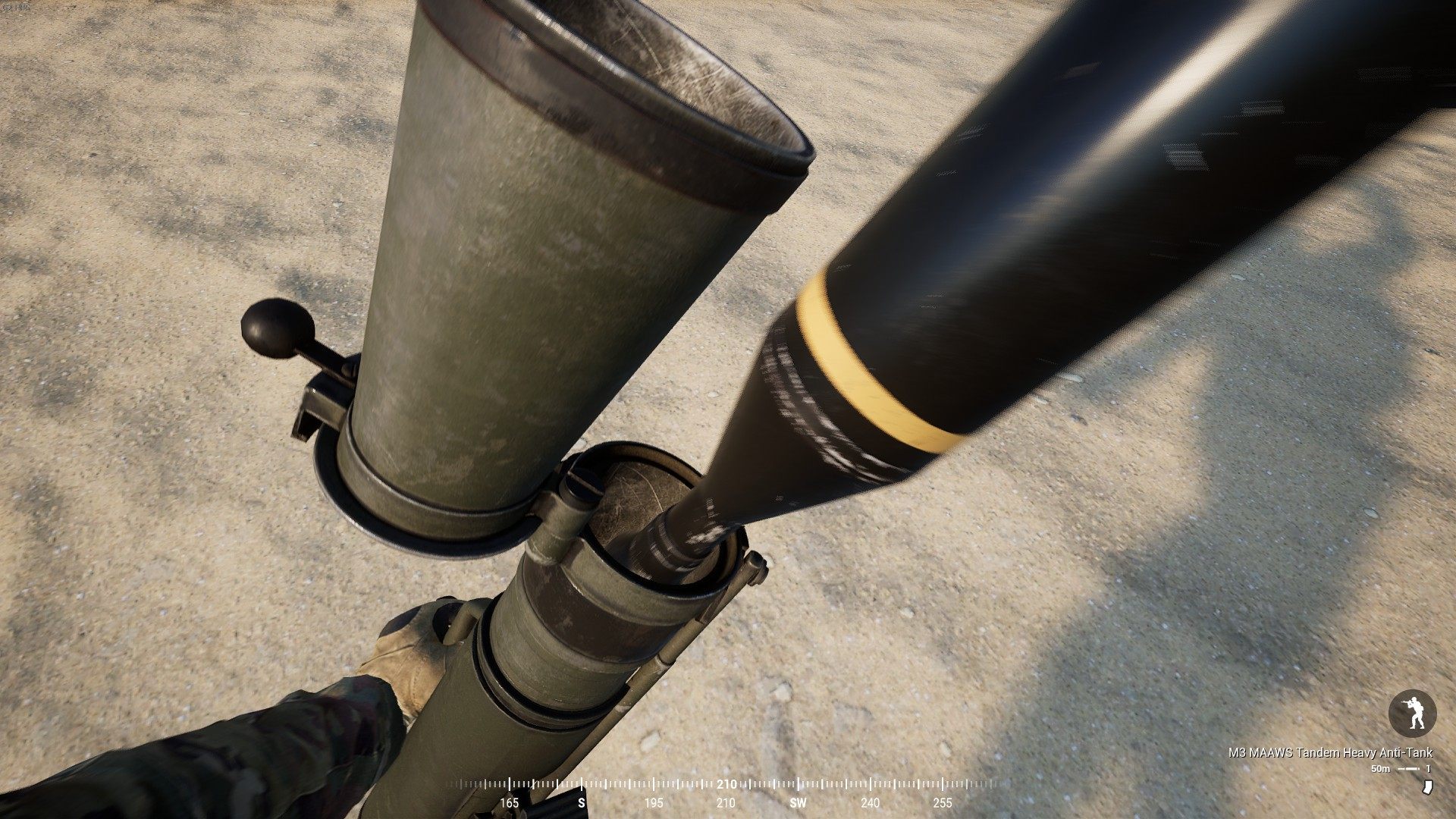1456x819 pixels.
Task: Click the SW cardinal marker on compass
Action: point(796,801)
